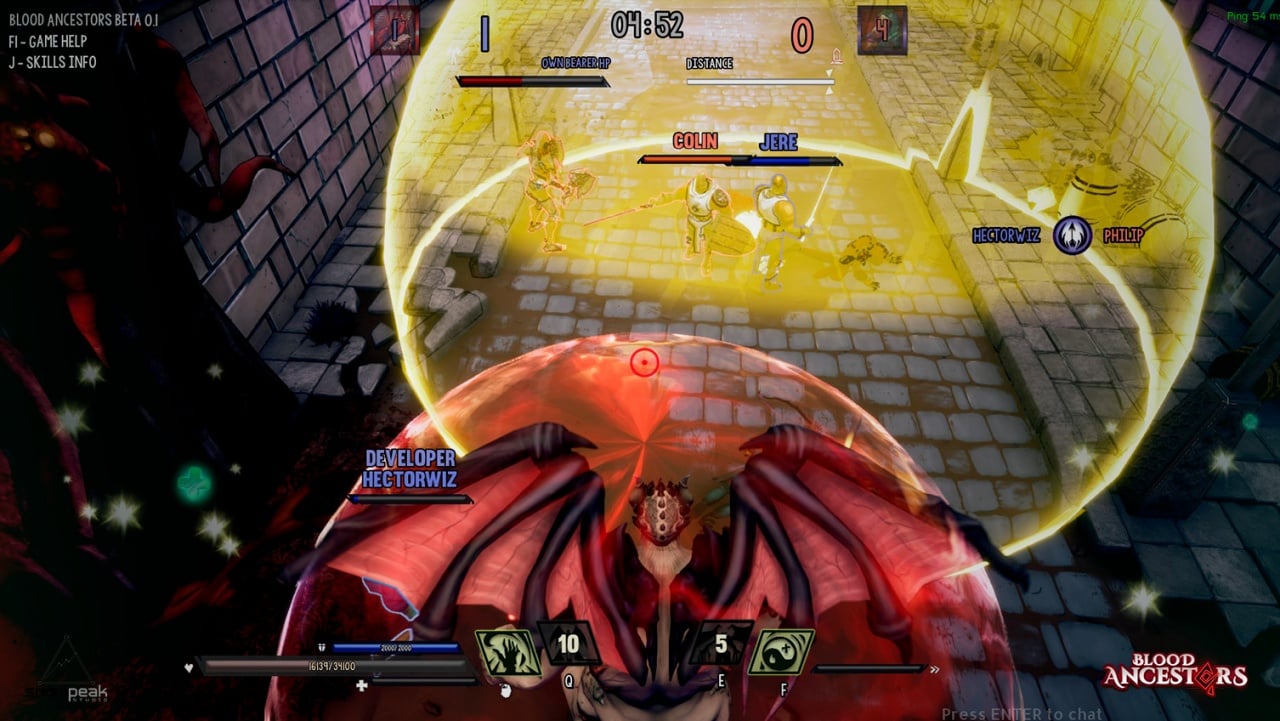Click the green hooded team portrait icon
Image resolution: width=1280 pixels, height=721 pixels.
882,31
